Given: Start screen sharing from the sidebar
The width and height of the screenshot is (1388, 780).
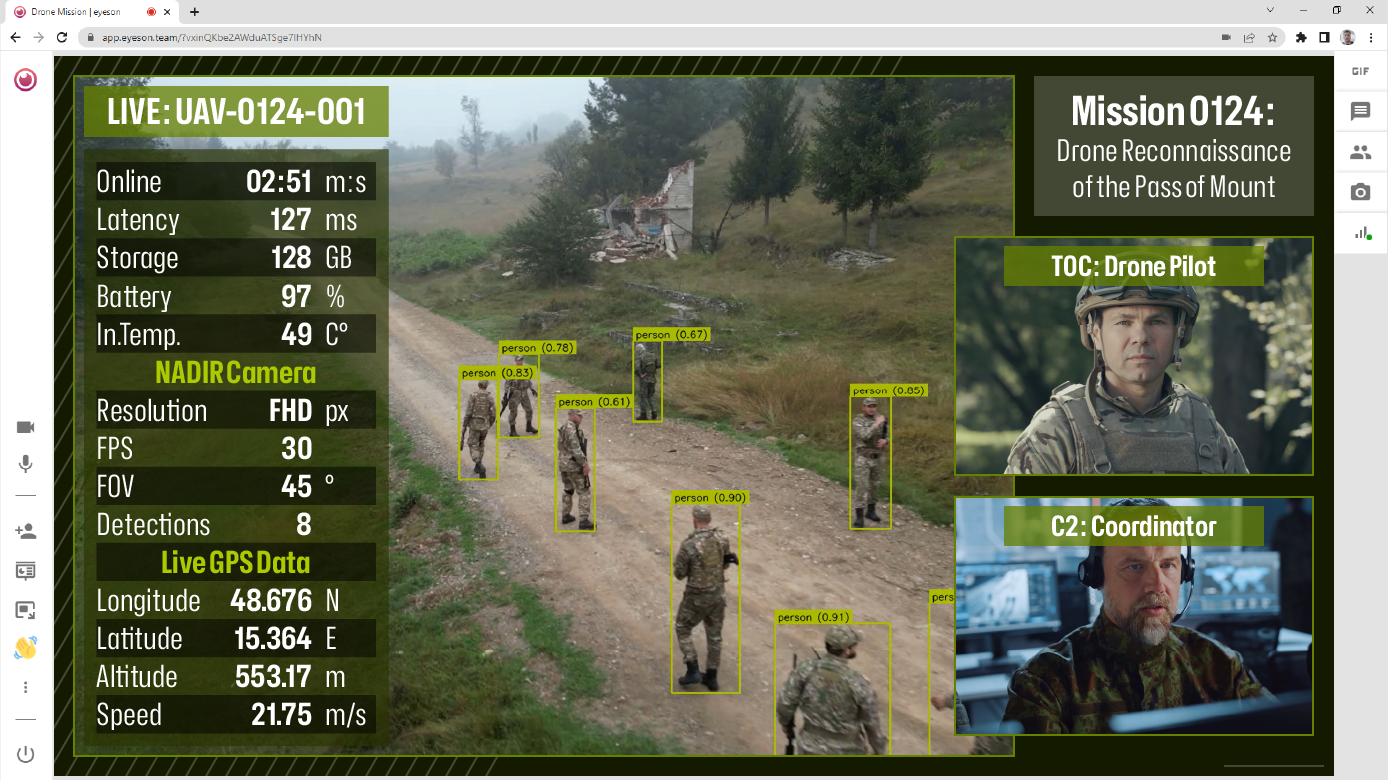Looking at the screenshot, I should (24, 571).
